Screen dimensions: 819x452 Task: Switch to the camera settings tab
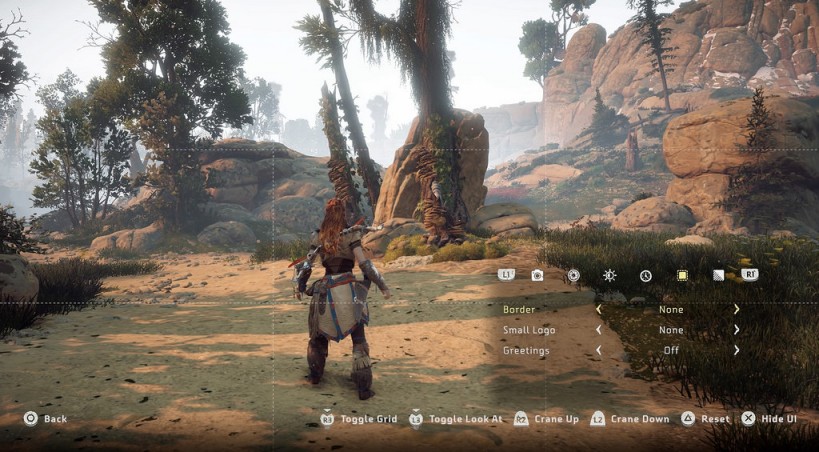[537, 275]
